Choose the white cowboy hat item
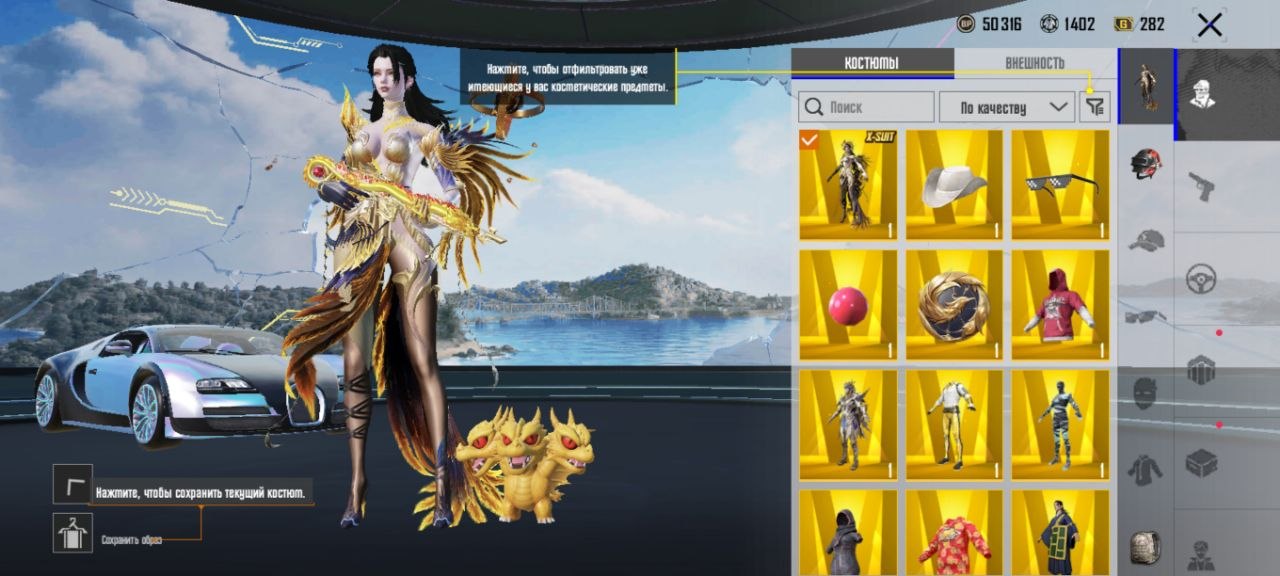The width and height of the screenshot is (1280, 576). pyautogui.click(x=954, y=184)
